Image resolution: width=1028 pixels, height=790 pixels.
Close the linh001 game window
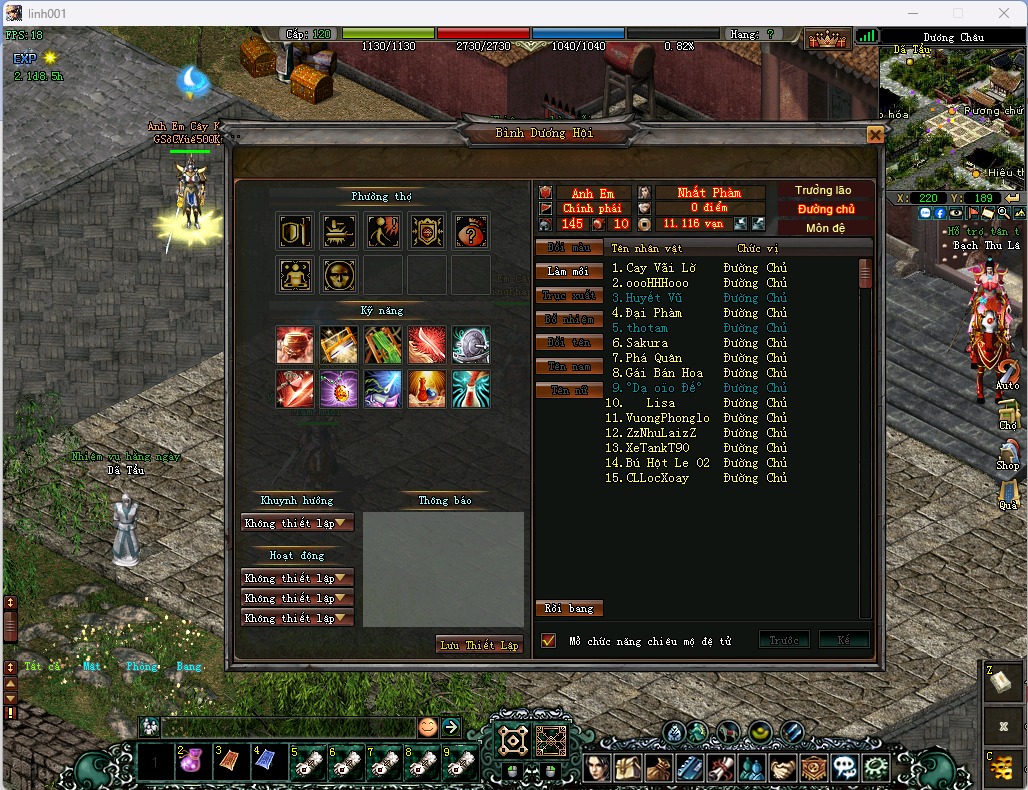[1005, 13]
